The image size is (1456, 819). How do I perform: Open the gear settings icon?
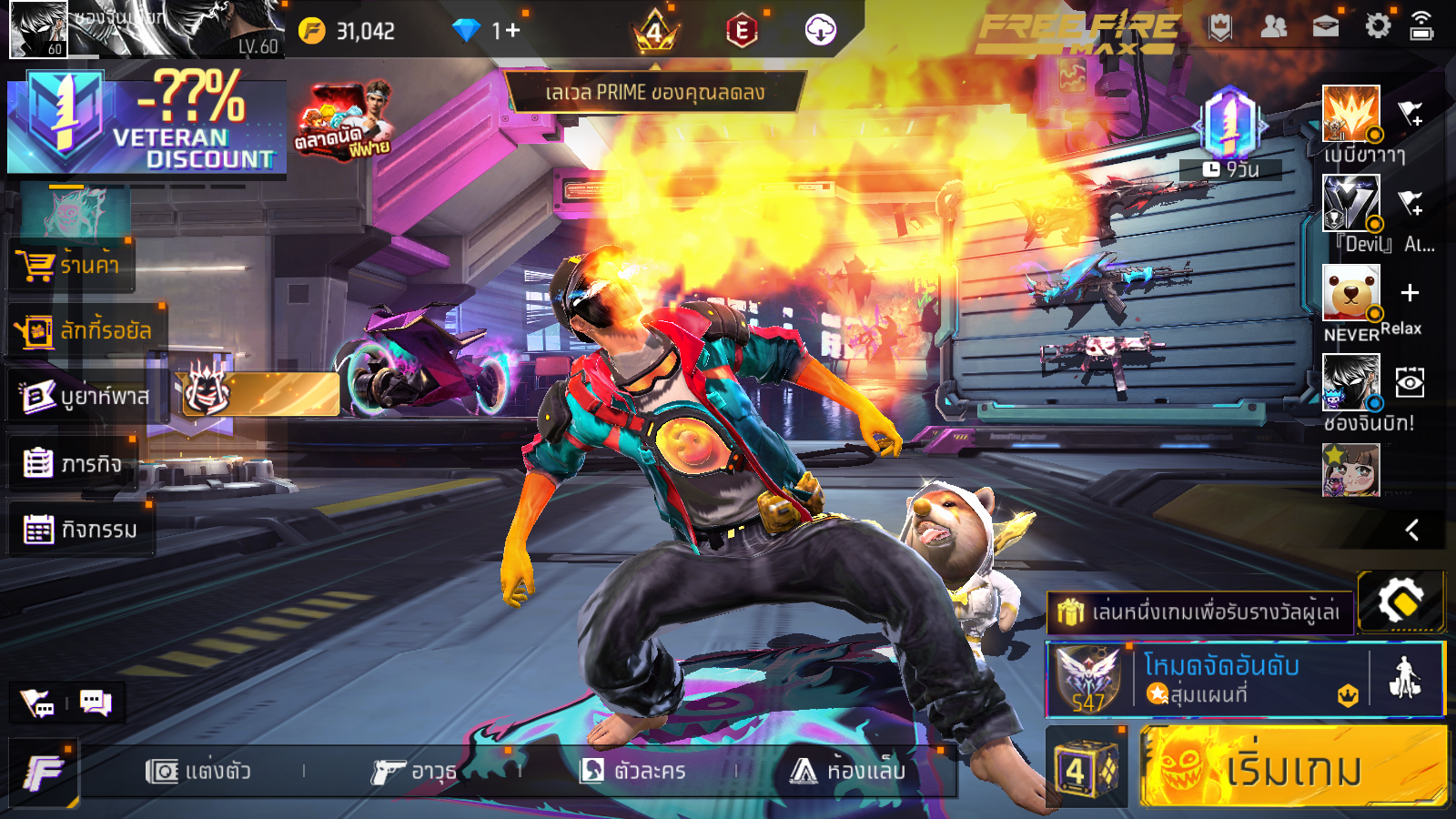point(1378,26)
